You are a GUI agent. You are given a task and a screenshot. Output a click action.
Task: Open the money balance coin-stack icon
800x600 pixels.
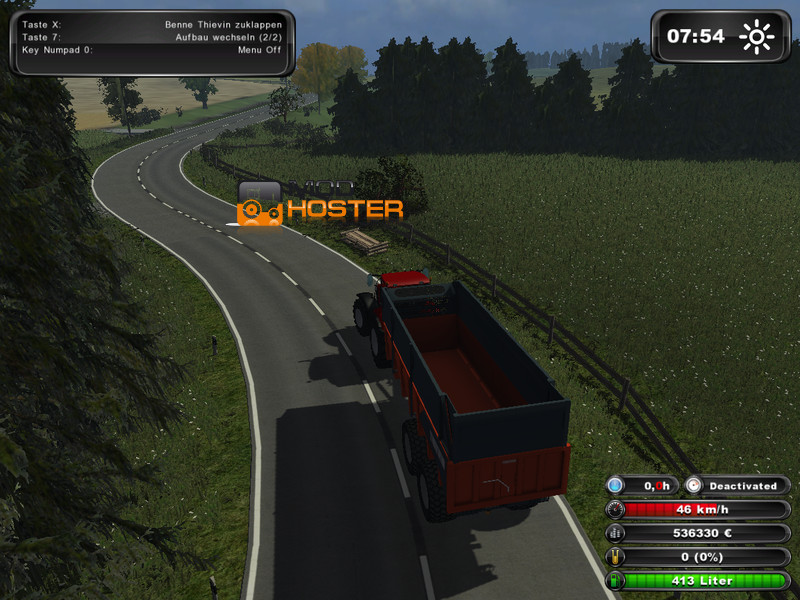click(x=616, y=533)
